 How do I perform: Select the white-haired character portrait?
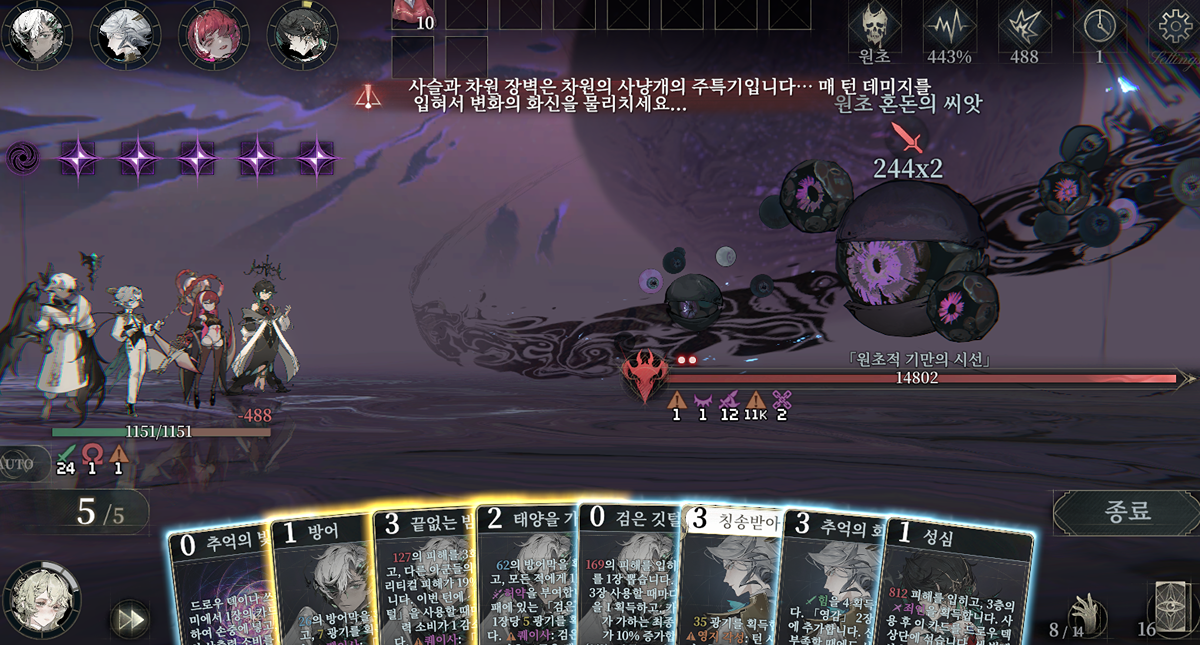37,32
